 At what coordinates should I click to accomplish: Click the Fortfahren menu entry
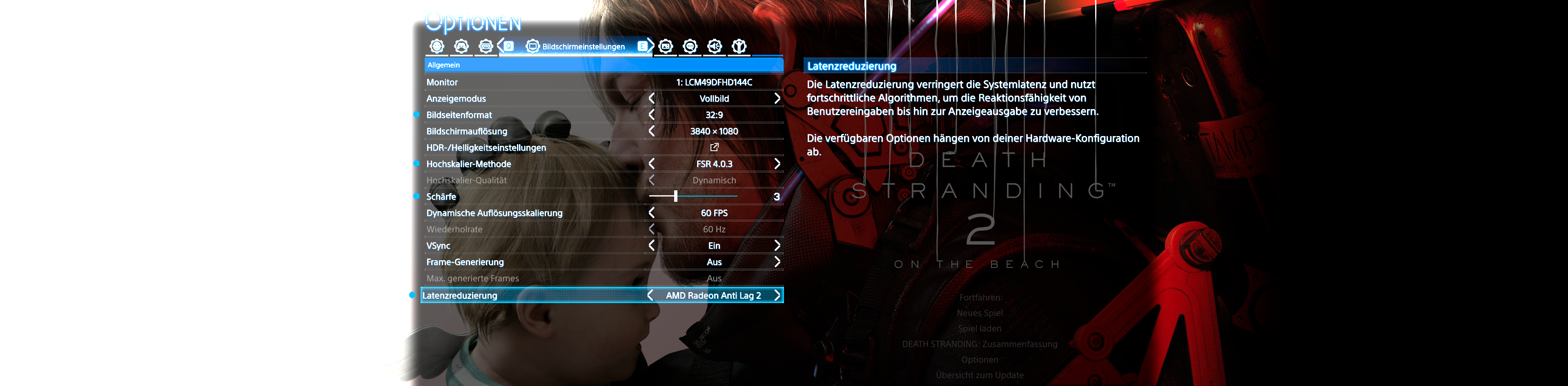[x=980, y=298]
